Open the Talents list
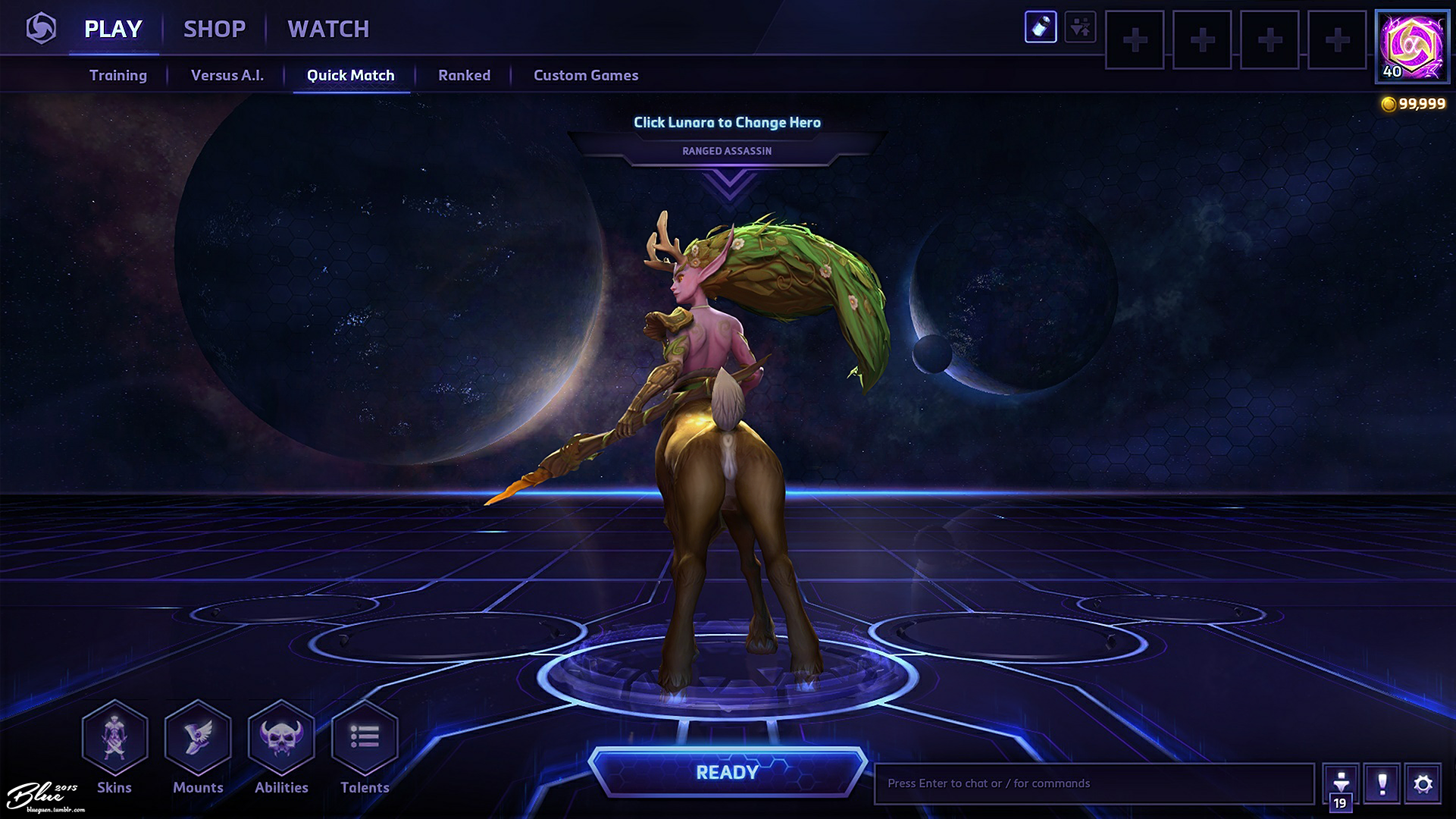 pyautogui.click(x=365, y=738)
